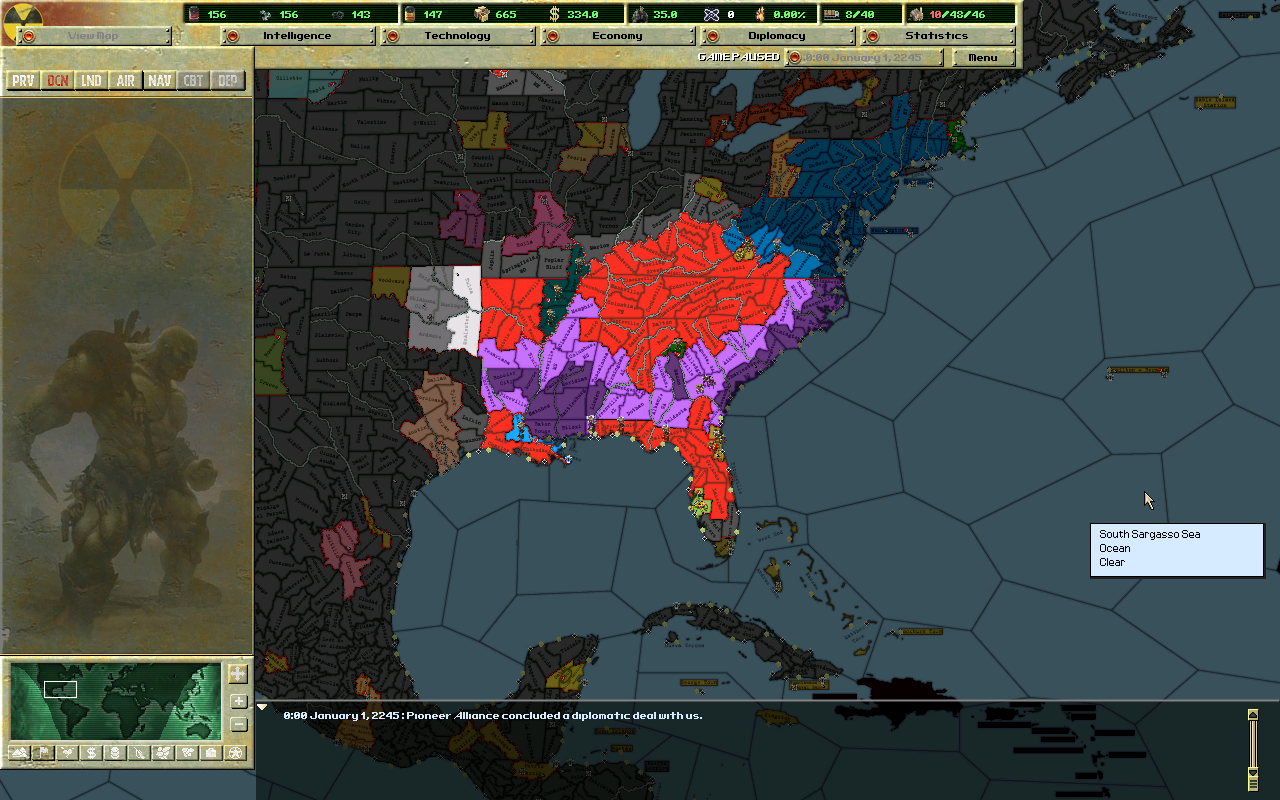Open the Statistics menu
Viewport: 1280px width, 800px height.
click(x=937, y=35)
